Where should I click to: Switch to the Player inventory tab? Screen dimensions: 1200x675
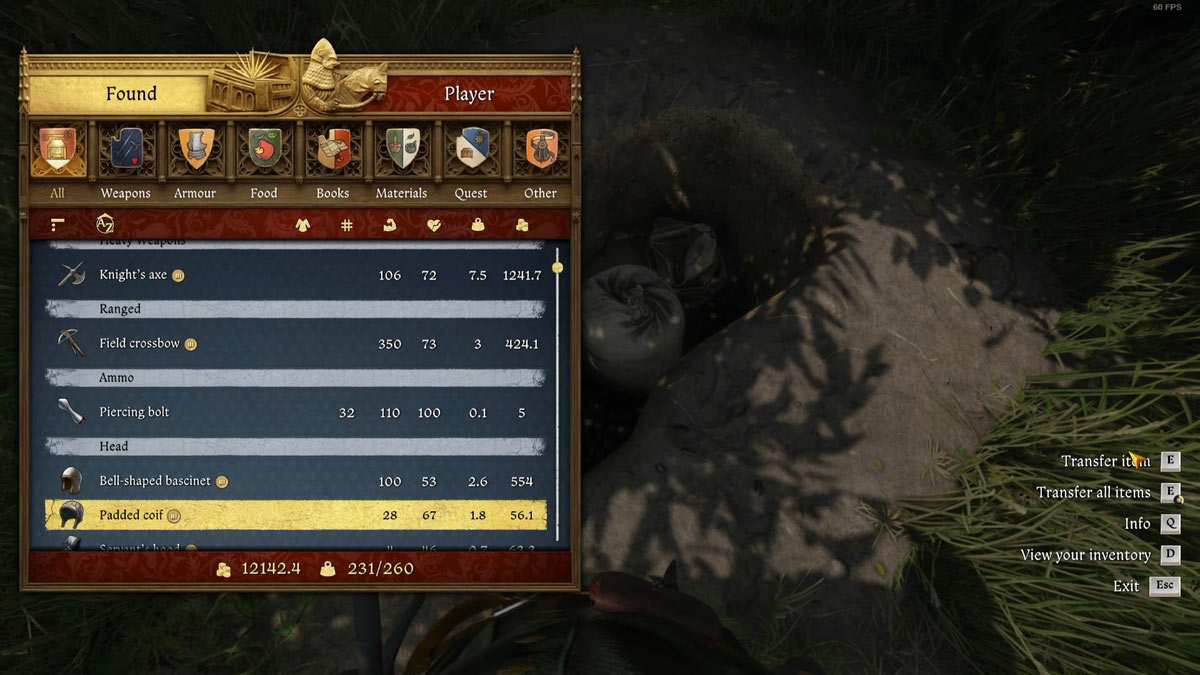[469, 94]
